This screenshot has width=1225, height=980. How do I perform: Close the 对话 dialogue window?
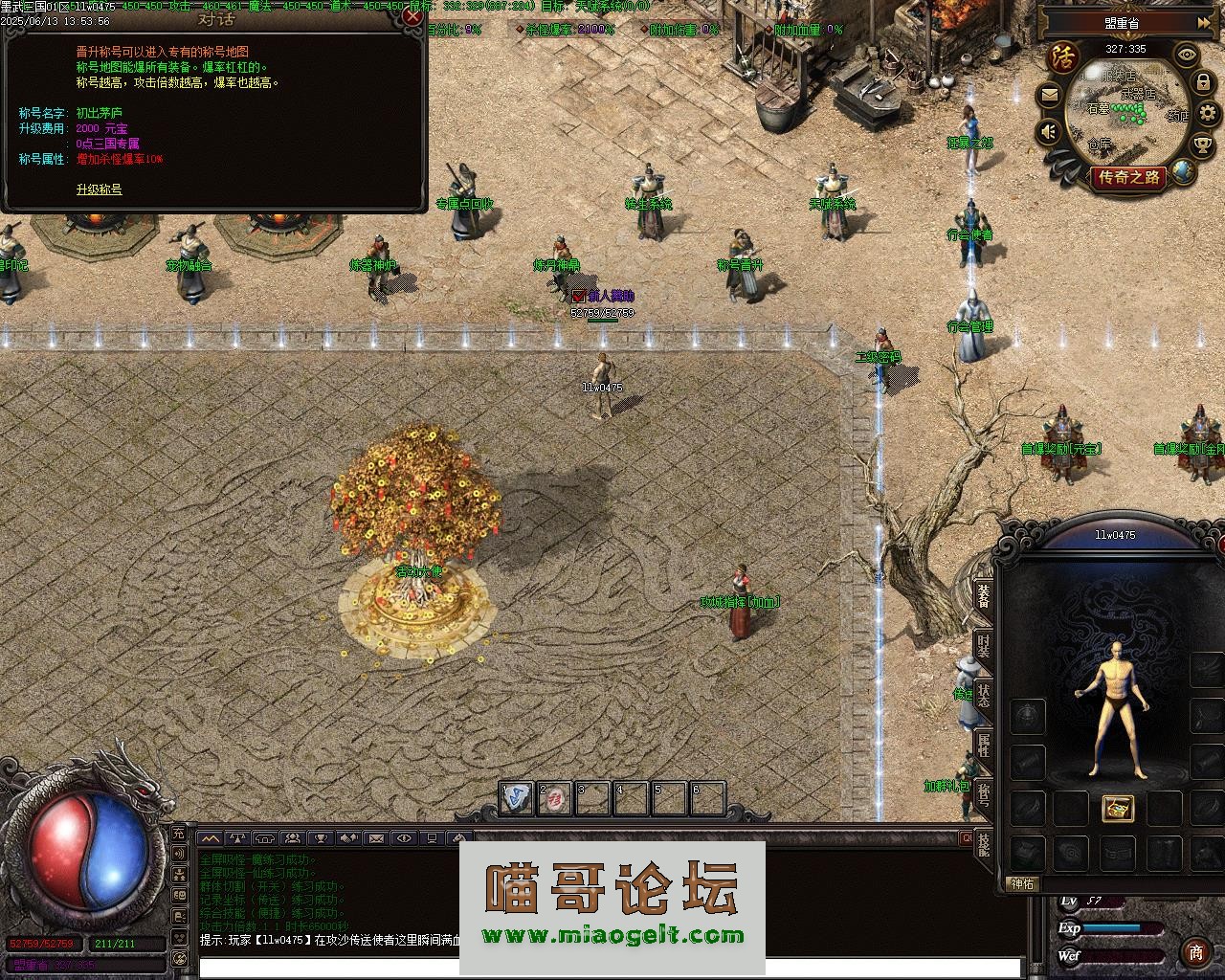[412, 16]
